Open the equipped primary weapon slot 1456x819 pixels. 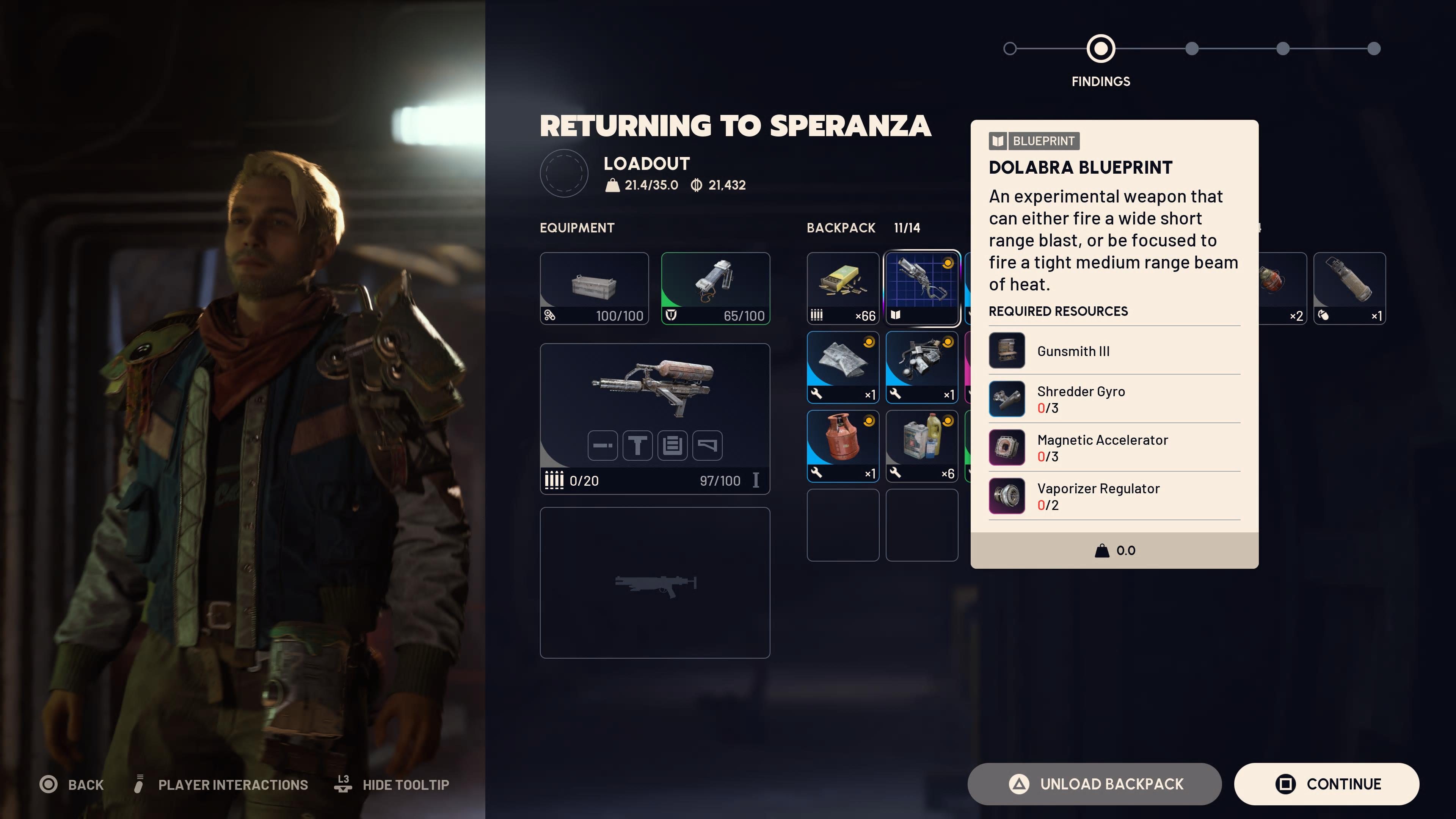pyautogui.click(x=654, y=418)
